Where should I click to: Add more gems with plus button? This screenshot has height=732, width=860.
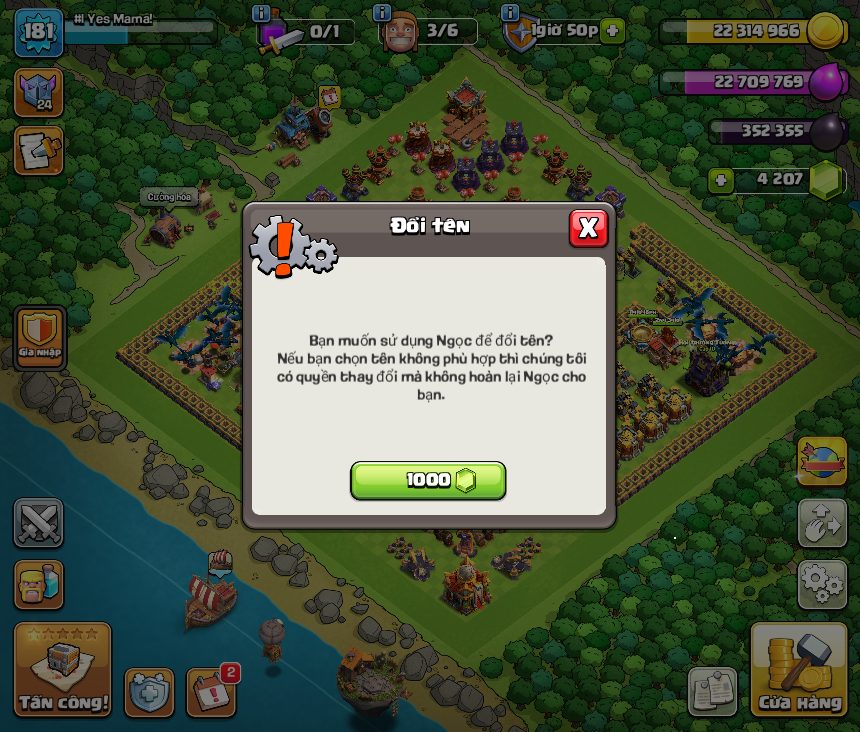(x=719, y=181)
